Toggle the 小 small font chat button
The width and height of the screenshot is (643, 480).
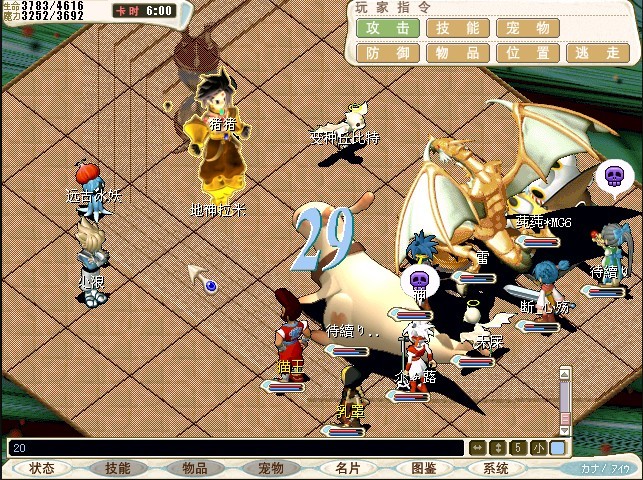click(540, 448)
